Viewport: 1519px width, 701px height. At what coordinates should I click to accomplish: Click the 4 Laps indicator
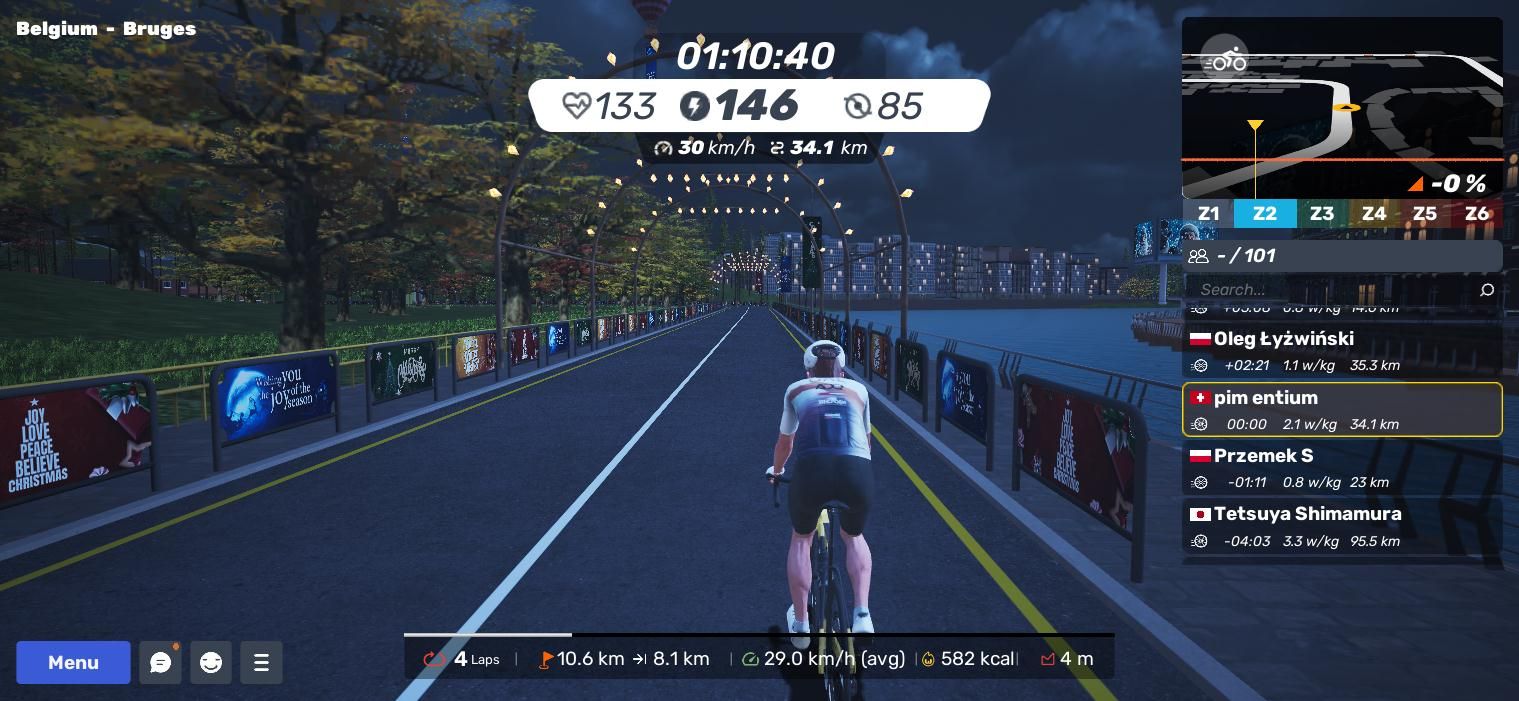click(x=465, y=659)
